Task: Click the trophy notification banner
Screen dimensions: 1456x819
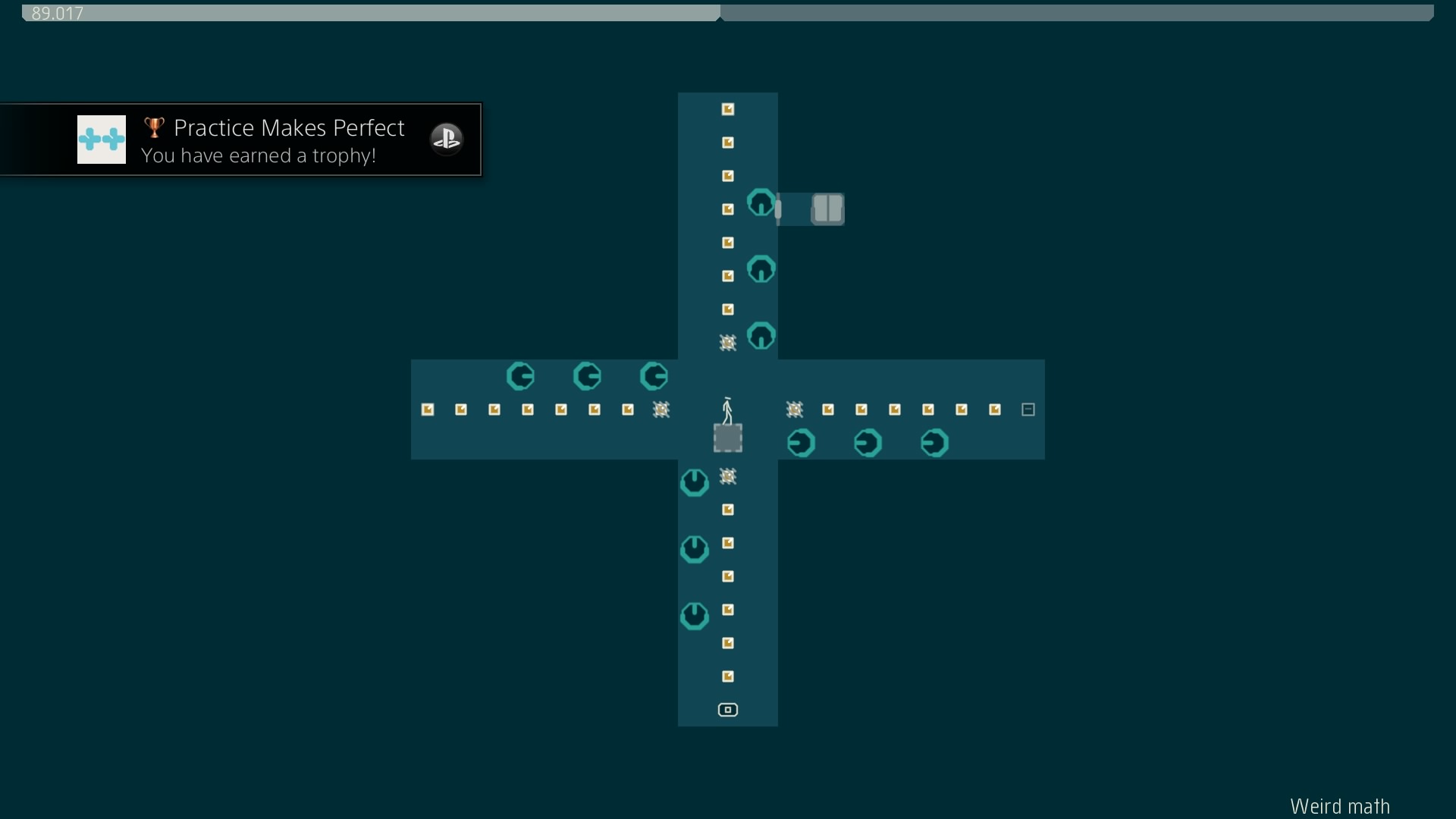Action: click(241, 140)
